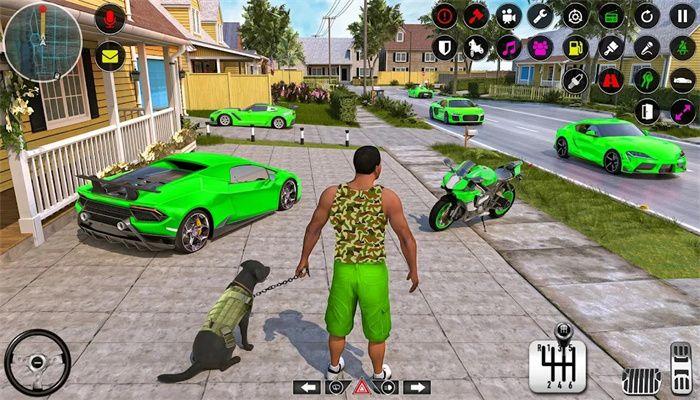
Task: Open the wrench repair icon
Action: [541, 16]
